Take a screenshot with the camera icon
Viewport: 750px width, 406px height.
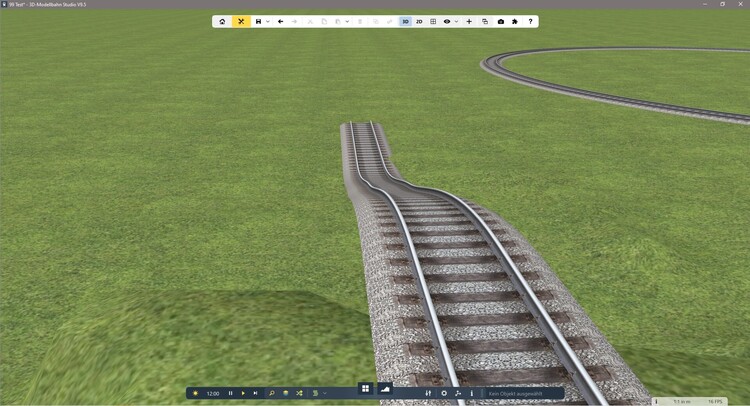coord(501,21)
